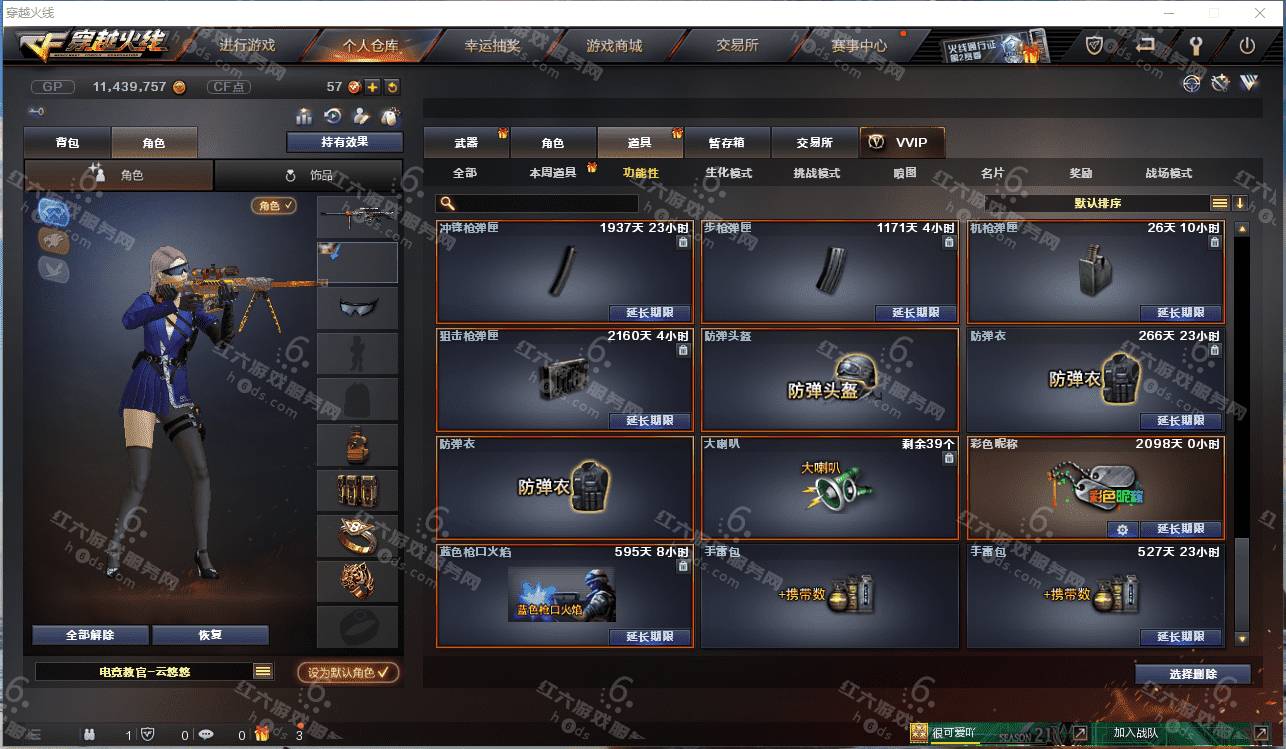Open the 默认排序 sort dropdown

[x=1097, y=203]
